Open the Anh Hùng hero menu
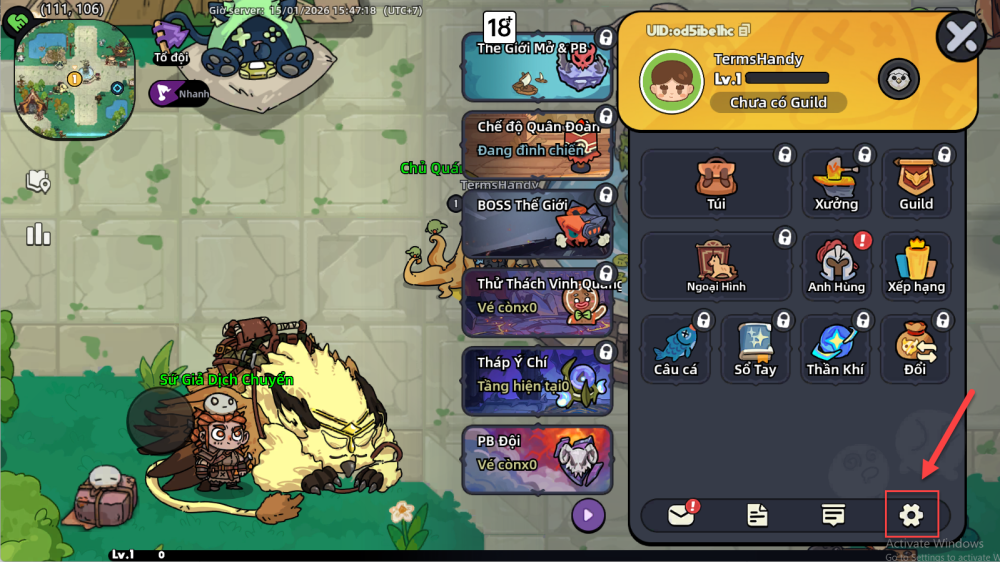 click(836, 267)
